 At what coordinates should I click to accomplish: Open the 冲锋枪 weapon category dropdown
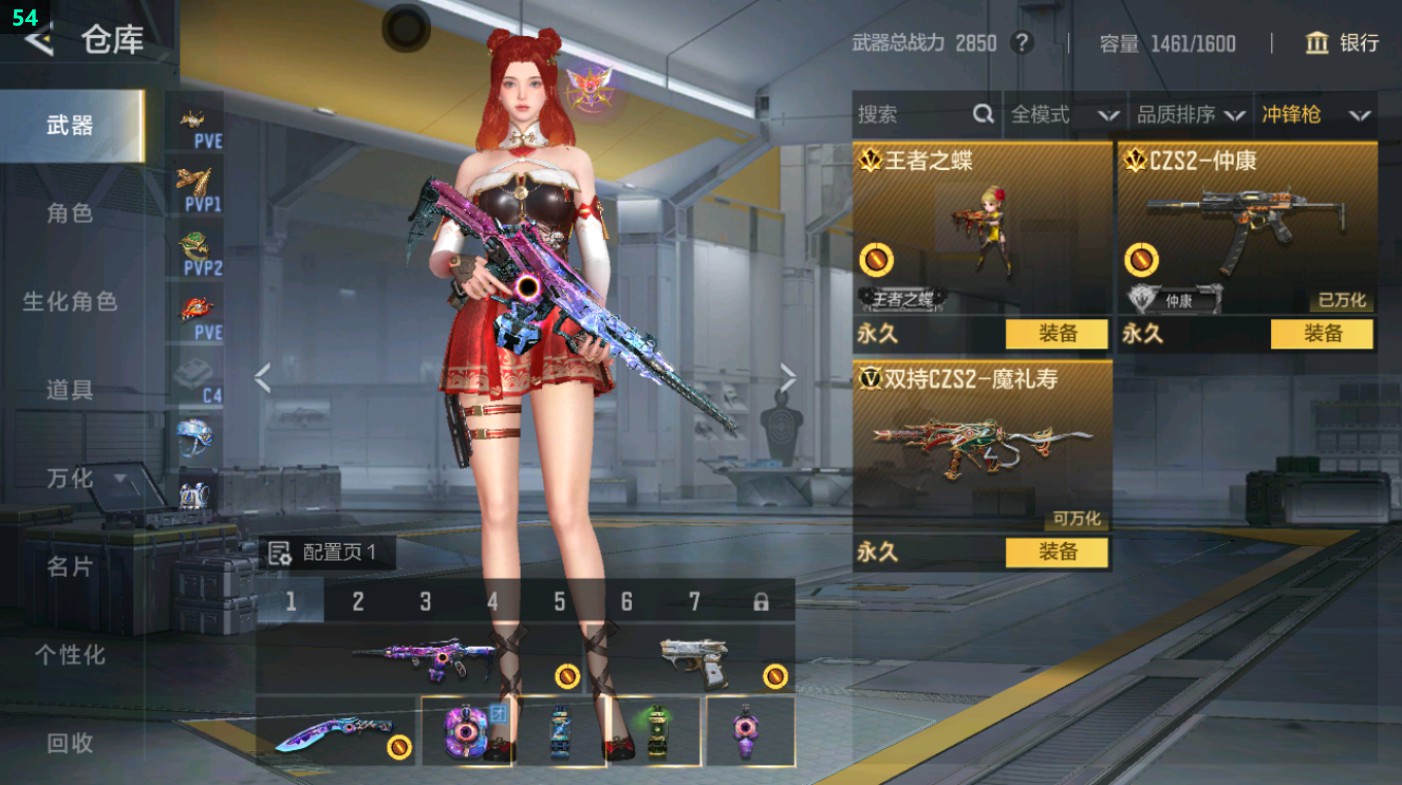click(1320, 114)
